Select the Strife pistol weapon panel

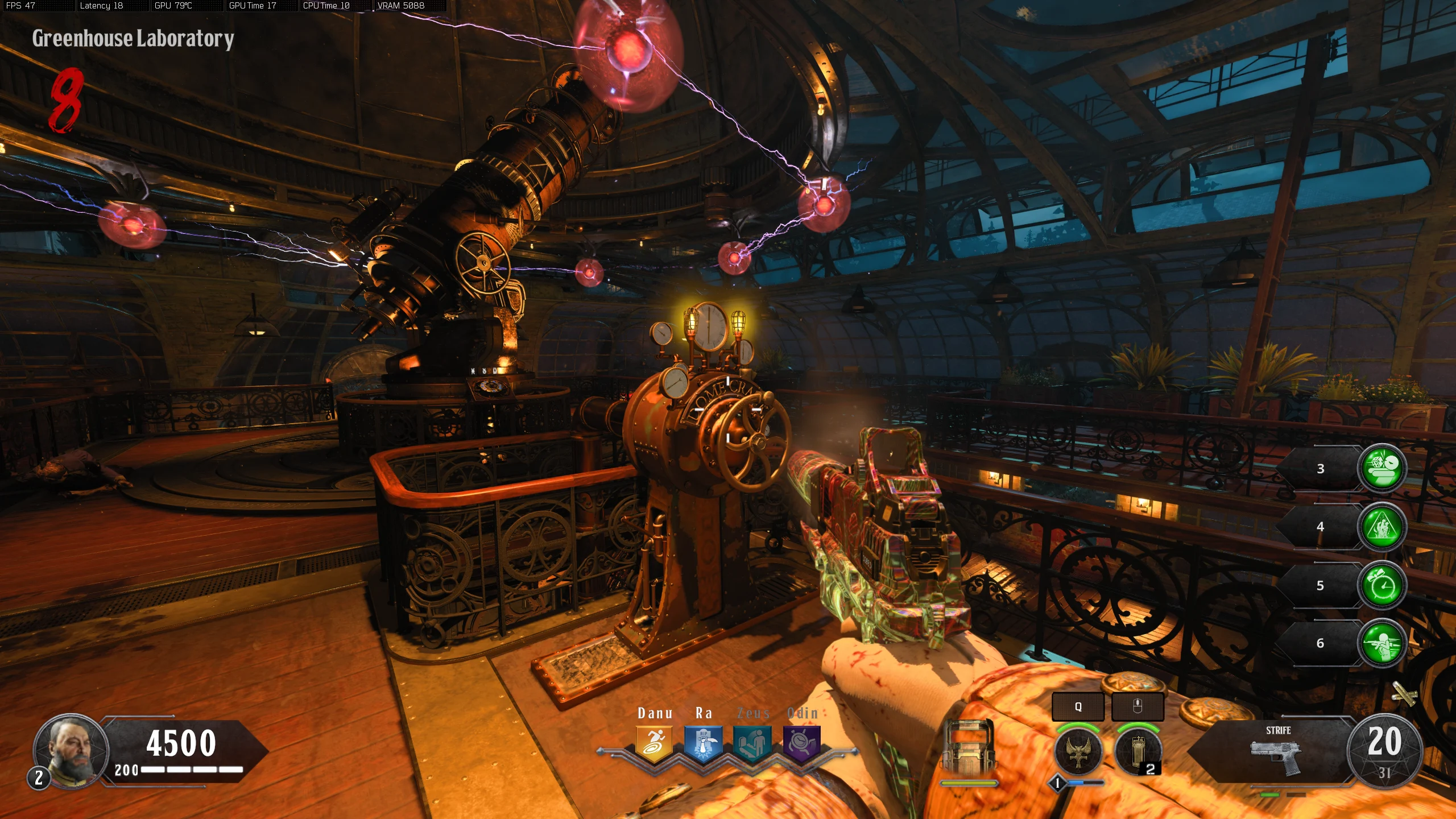[x=1277, y=752]
